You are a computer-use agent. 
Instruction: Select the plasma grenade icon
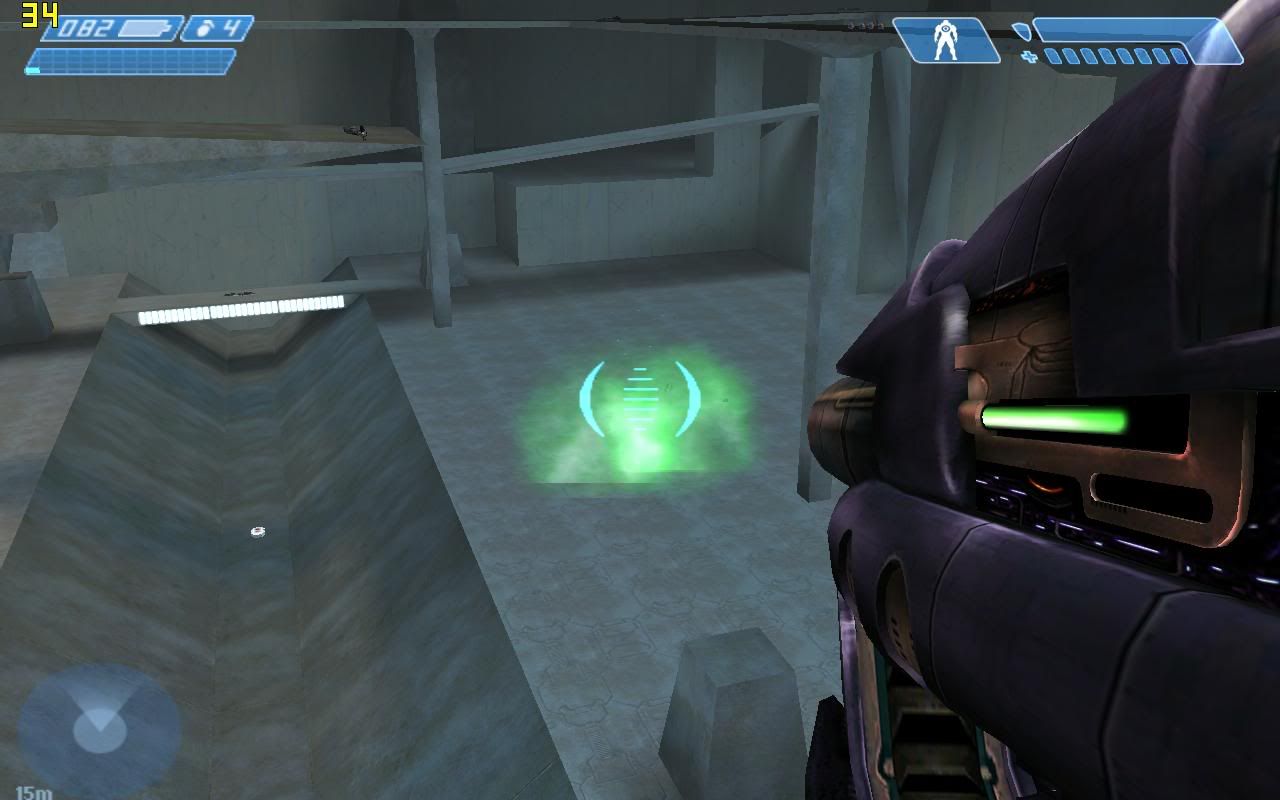[x=206, y=28]
